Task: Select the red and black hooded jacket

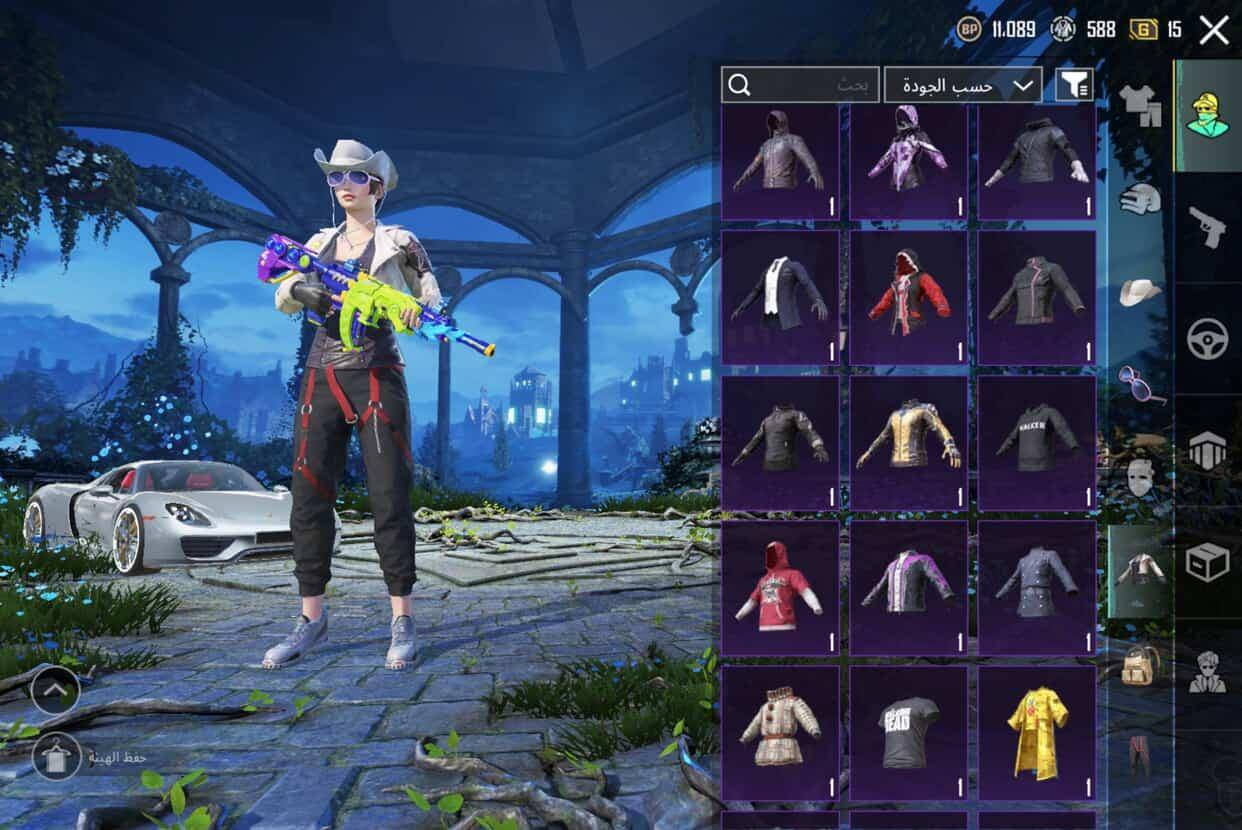Action: 908,297
